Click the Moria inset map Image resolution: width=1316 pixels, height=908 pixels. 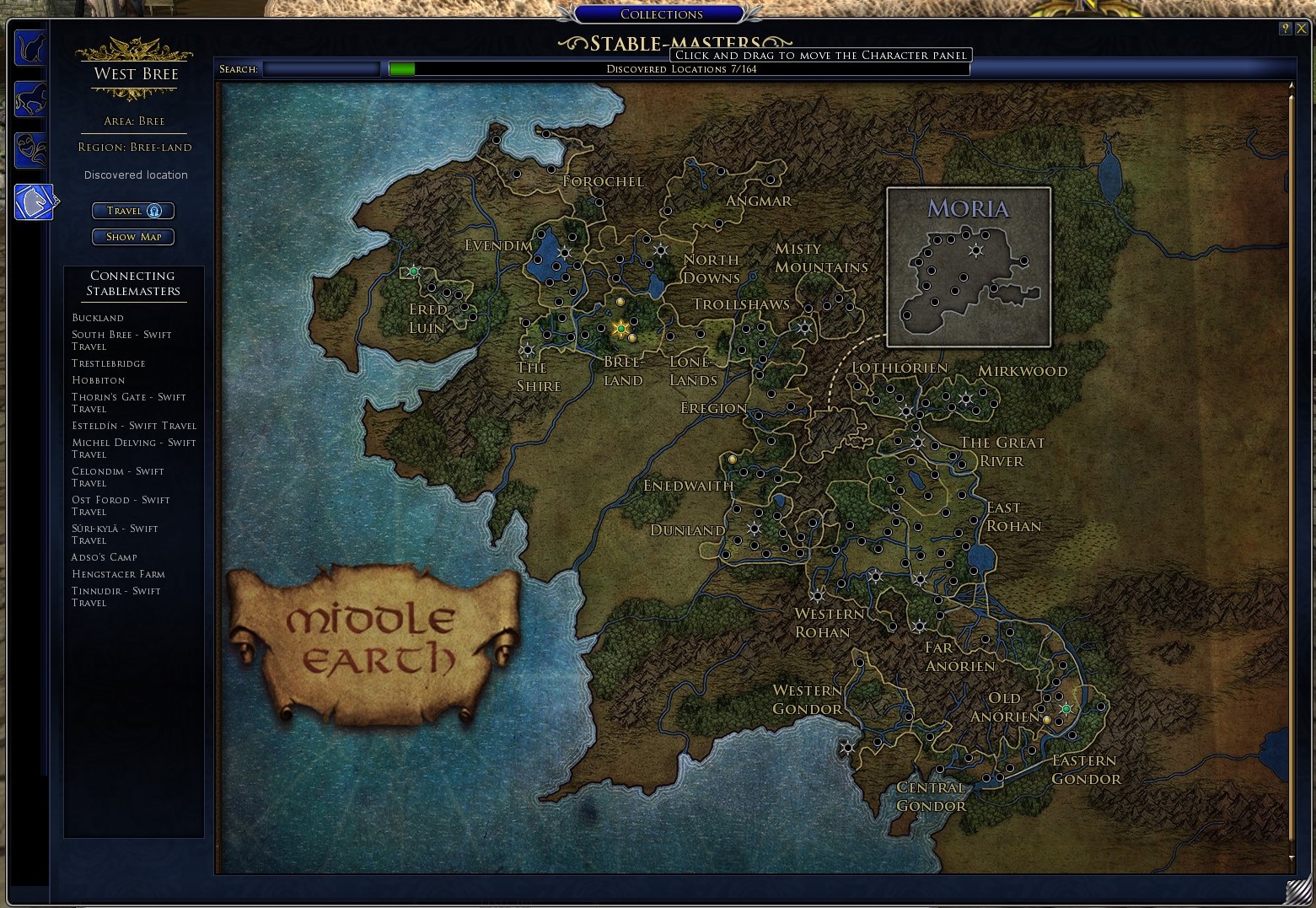point(969,267)
